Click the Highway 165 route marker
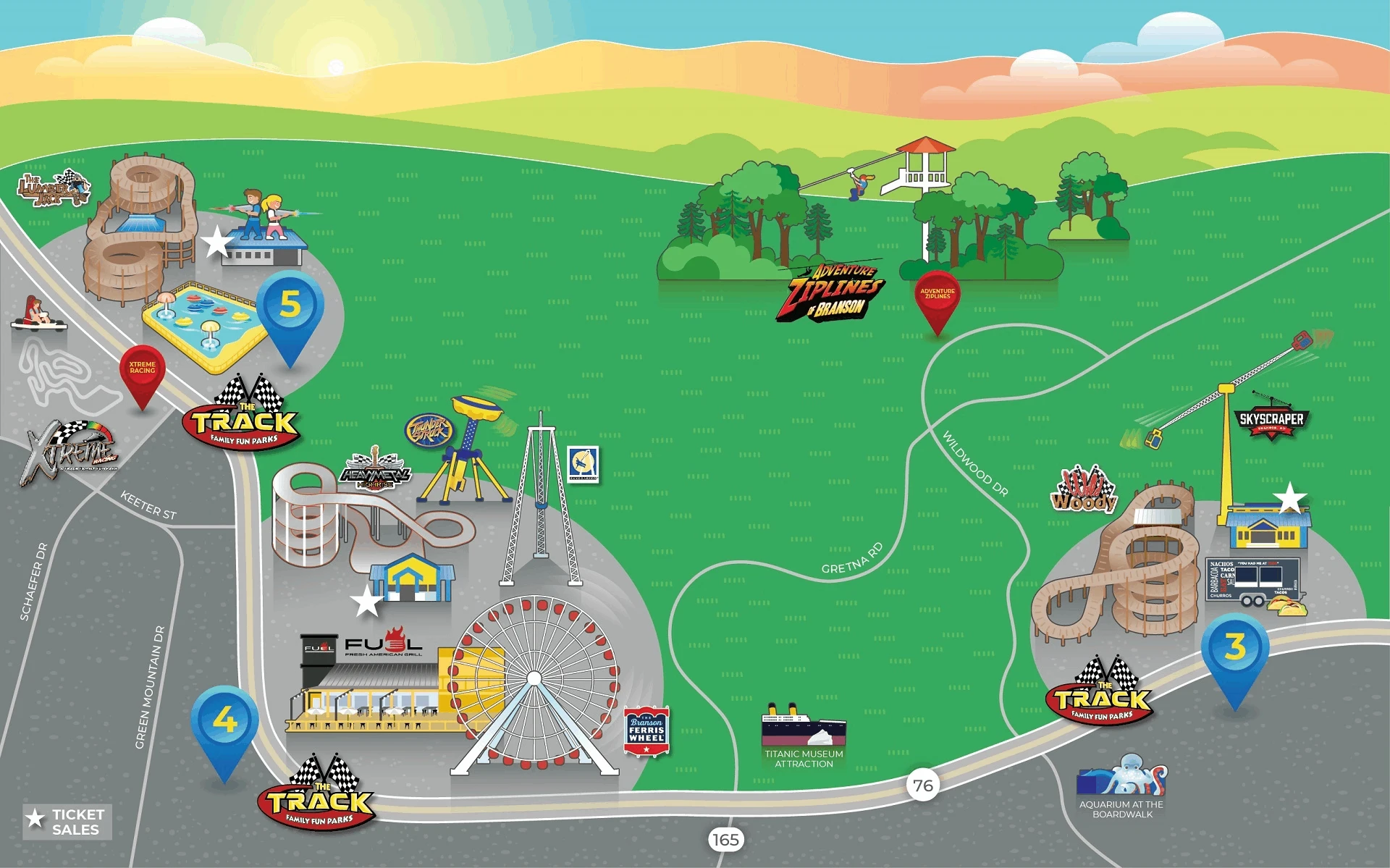1390x868 pixels. coord(725,840)
